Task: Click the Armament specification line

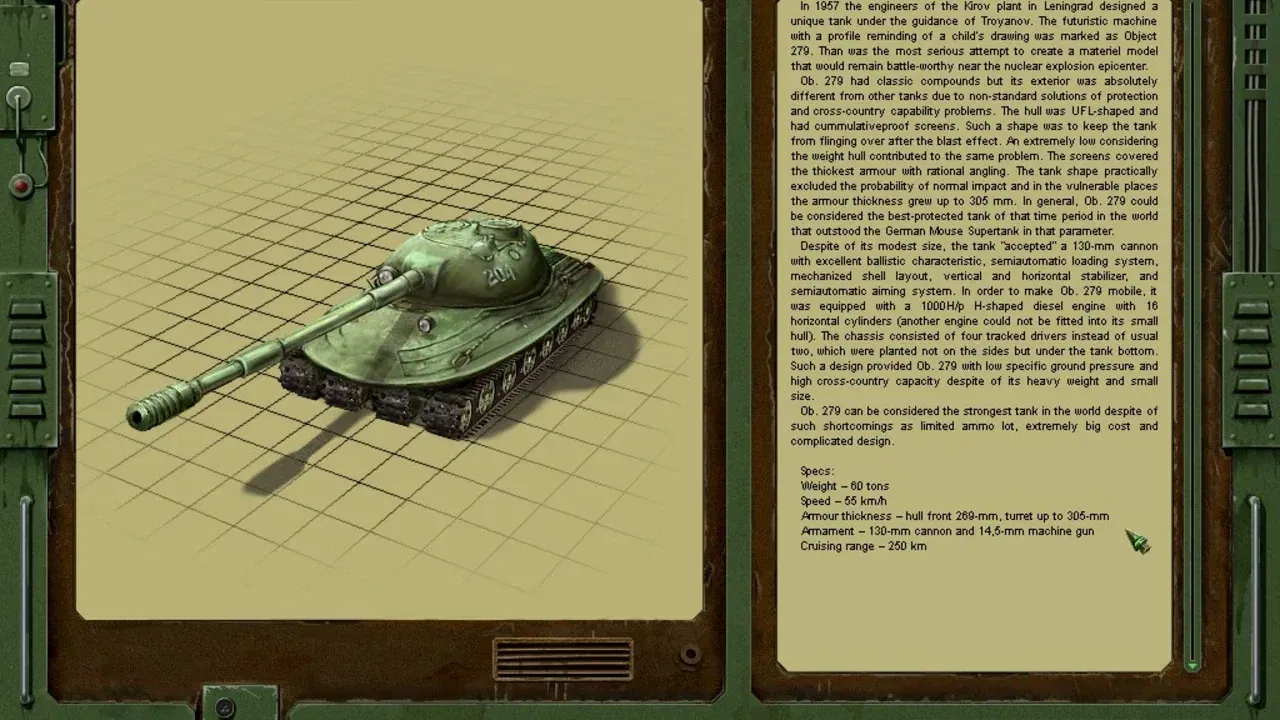Action: pyautogui.click(x=946, y=531)
